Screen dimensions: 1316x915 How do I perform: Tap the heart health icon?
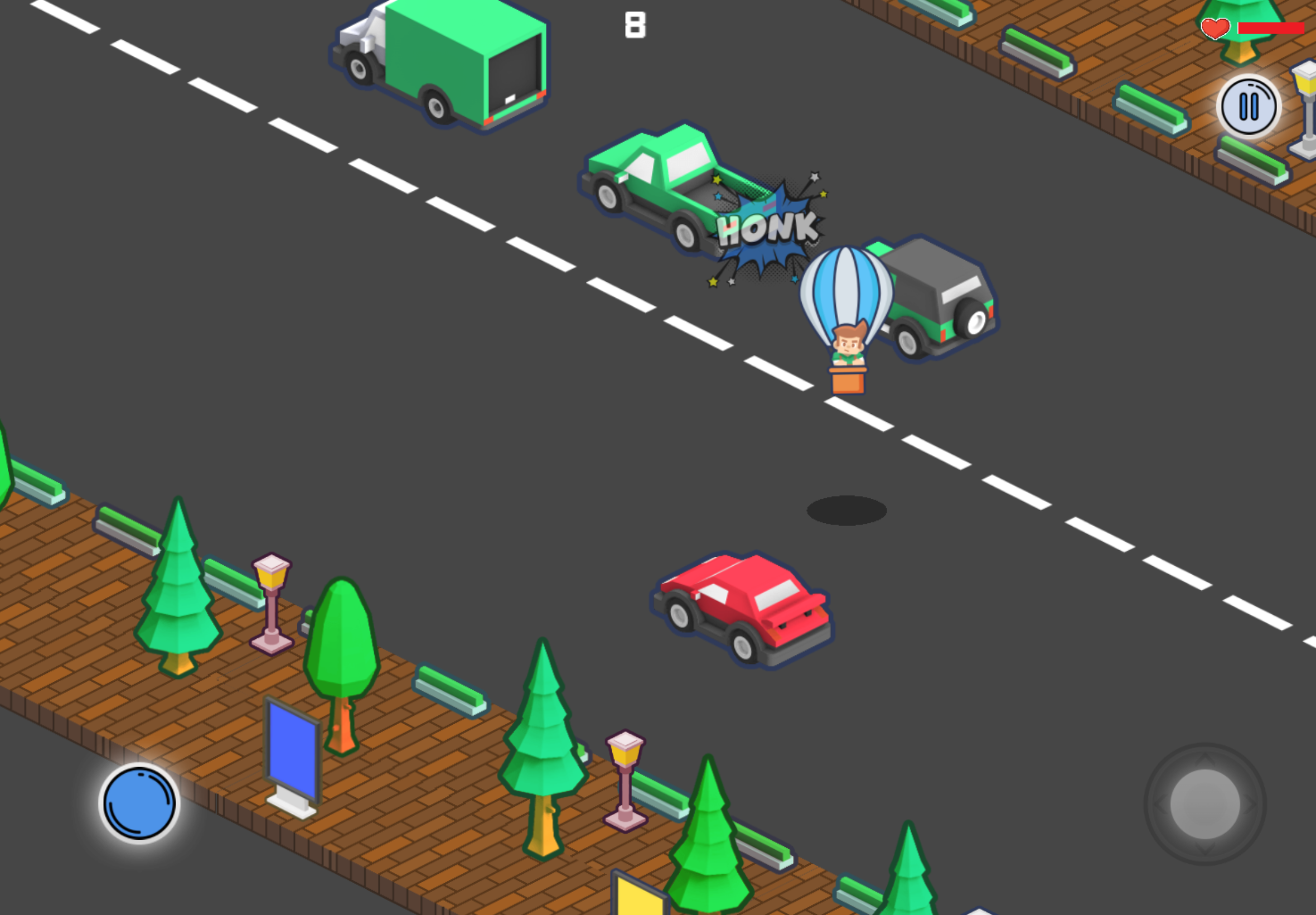tap(1215, 27)
